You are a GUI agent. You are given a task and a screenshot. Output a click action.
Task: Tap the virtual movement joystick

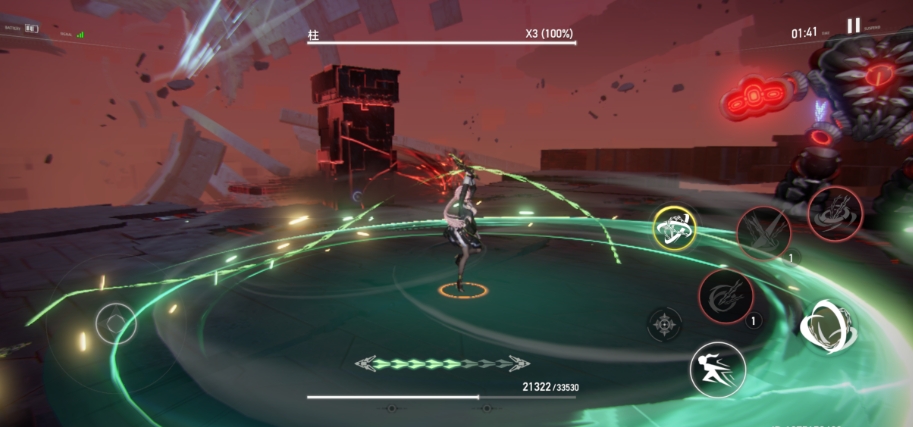pyautogui.click(x=116, y=323)
